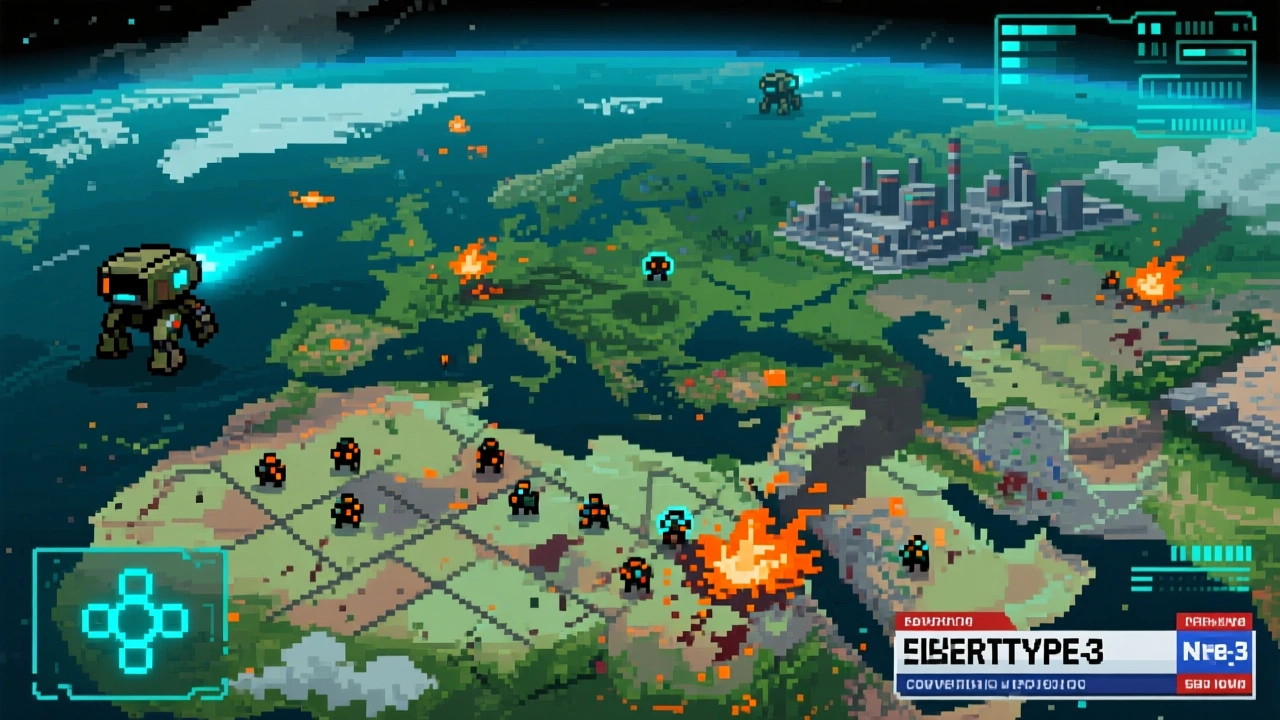Adjust the gradient progress bar in the HUD
The image size is (1280, 720).
click(1212, 51)
